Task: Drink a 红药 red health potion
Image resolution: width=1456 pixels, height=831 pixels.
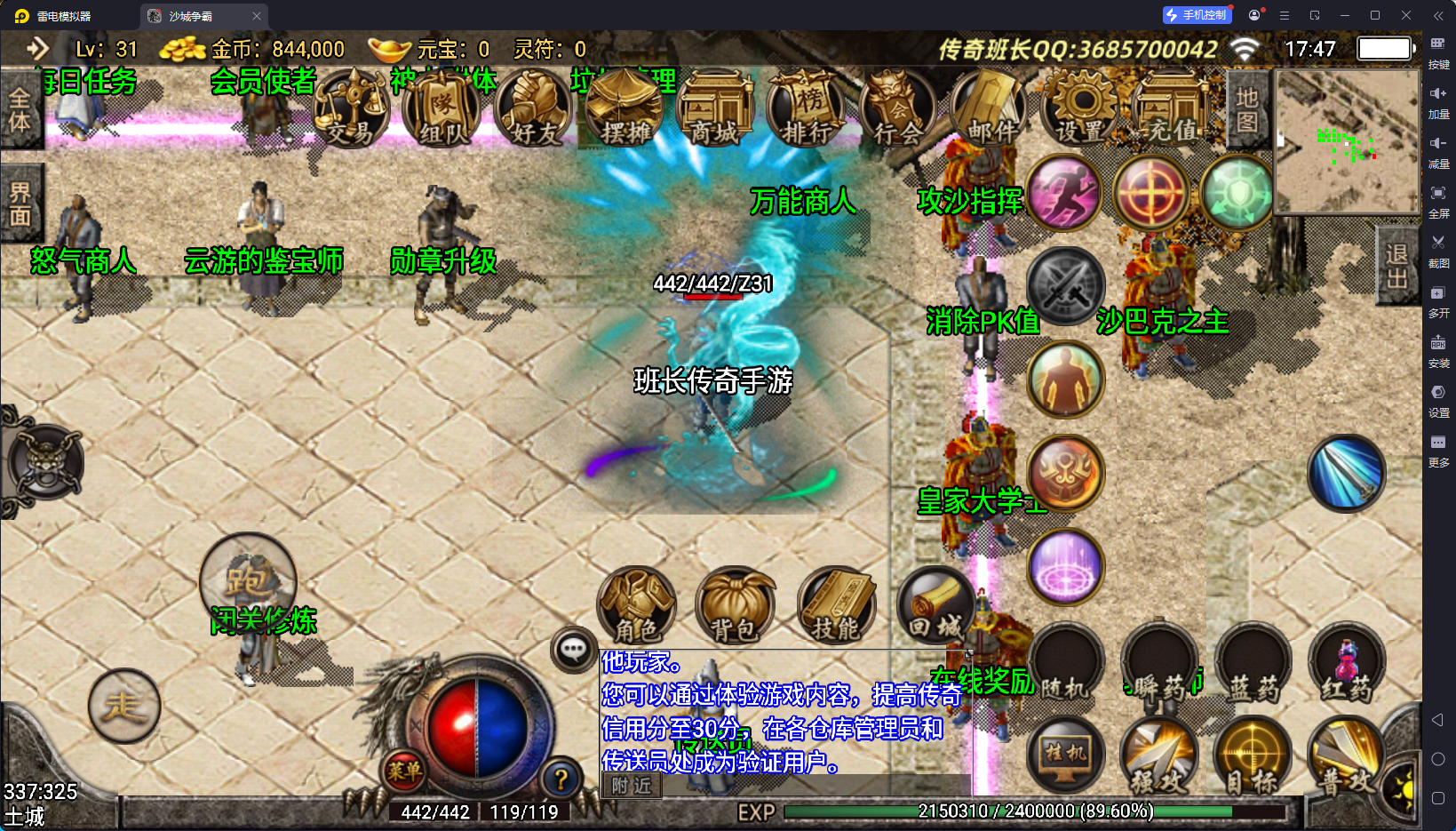Action: click(1347, 662)
